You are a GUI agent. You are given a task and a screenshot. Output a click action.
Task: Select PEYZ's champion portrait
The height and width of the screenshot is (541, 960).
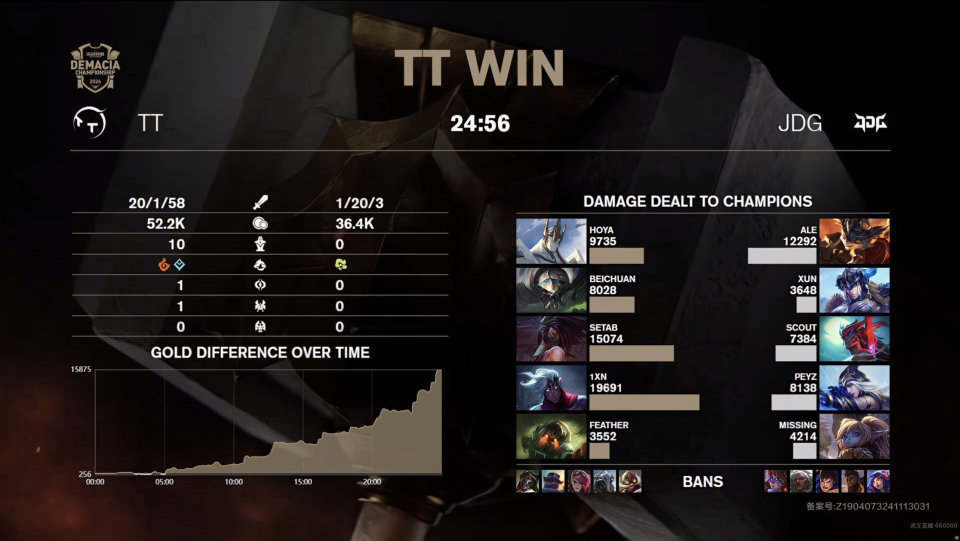[x=854, y=388]
